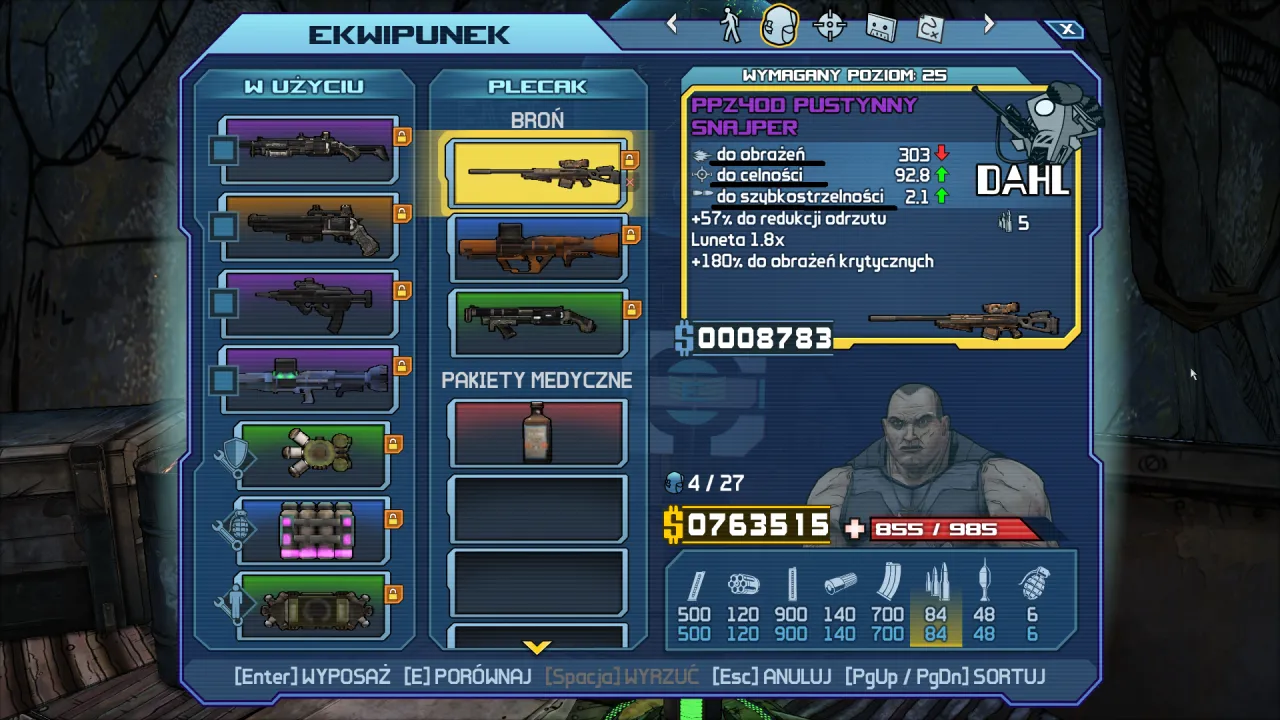The height and width of the screenshot is (720, 1280).
Task: Click the red health bar showing 855/985
Action: [x=956, y=529]
